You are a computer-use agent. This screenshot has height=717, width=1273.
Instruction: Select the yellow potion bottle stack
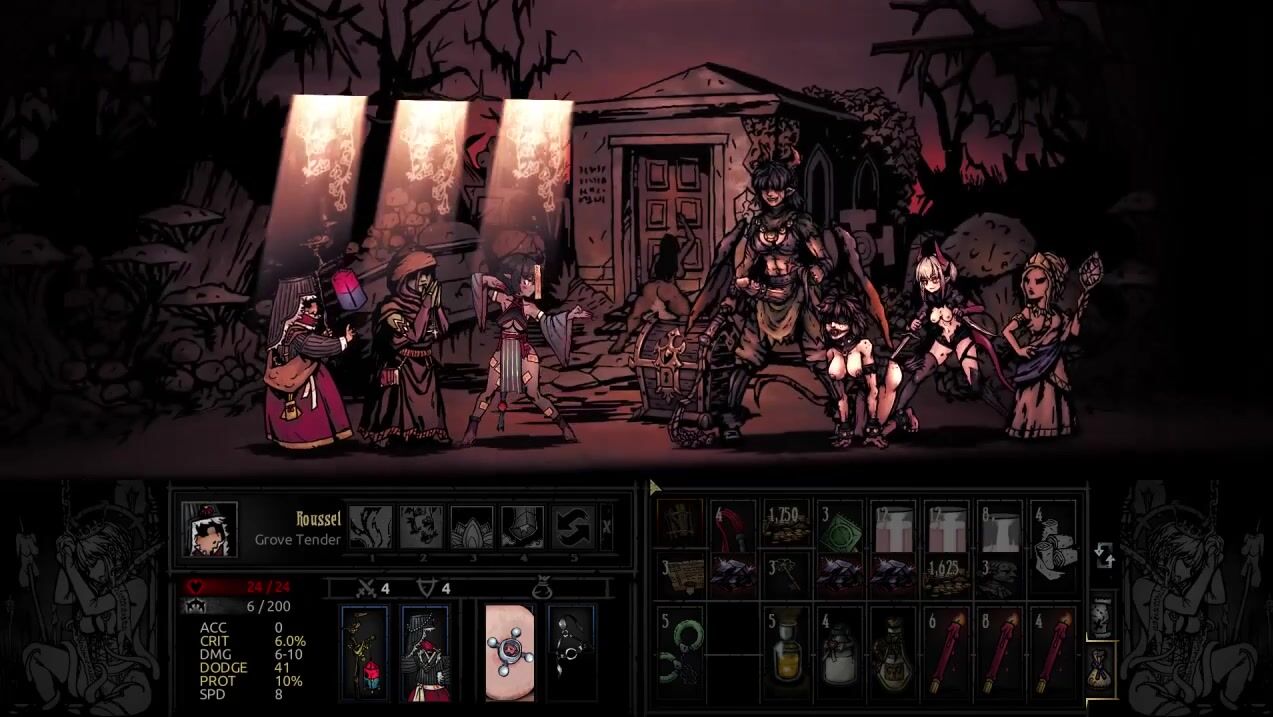tap(787, 653)
